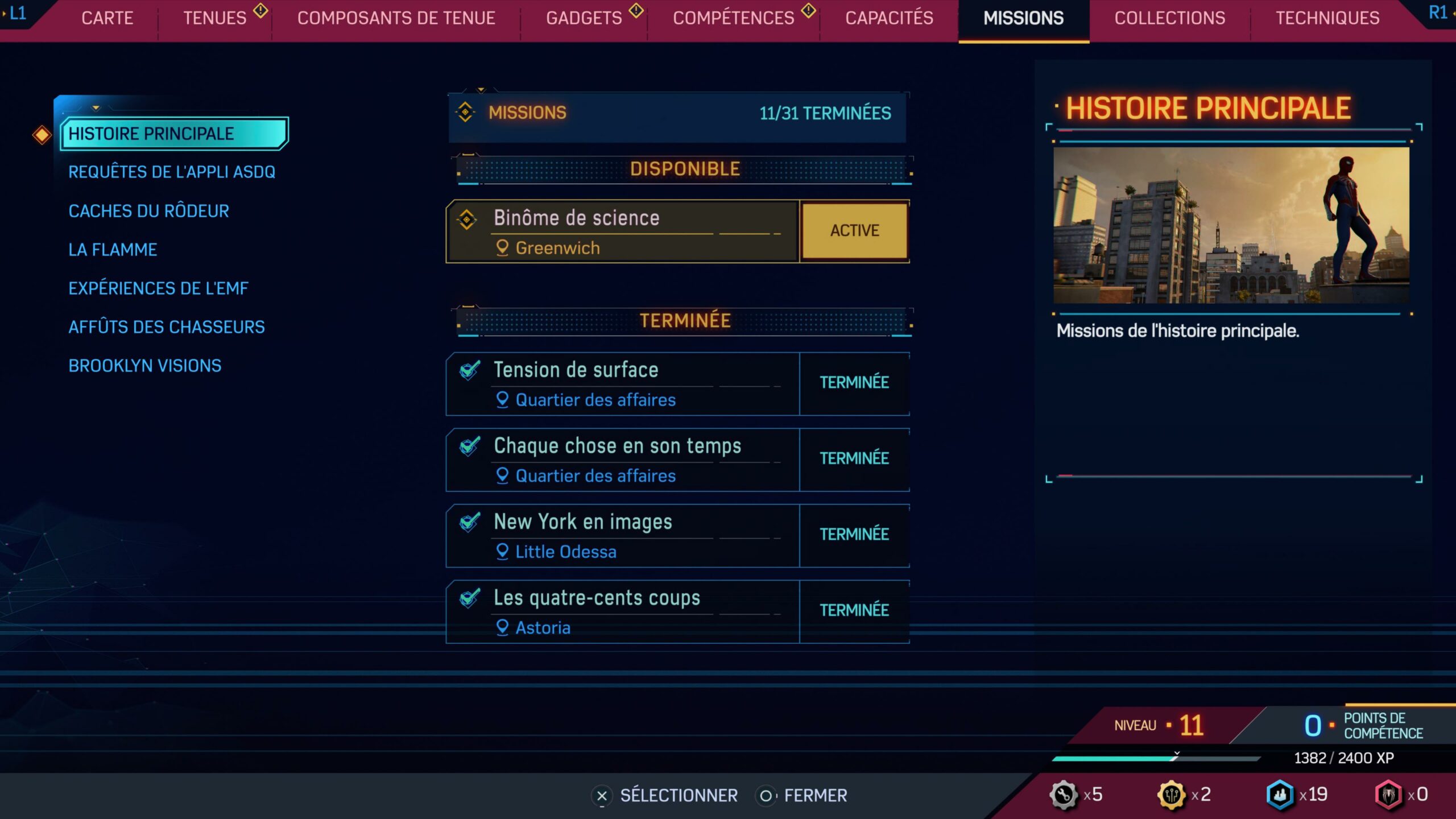The height and width of the screenshot is (819, 1456).
Task: Select the active mission Binôme de science
Action: pyautogui.click(x=623, y=231)
